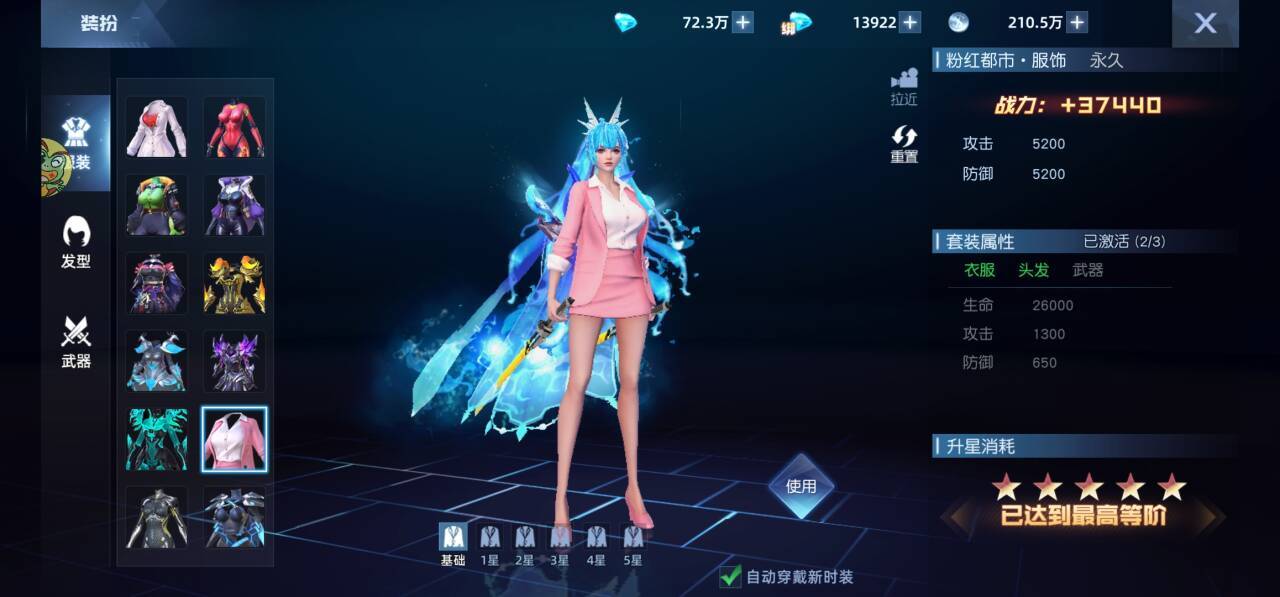Add bound diamonds via plus beside 13922
The width and height of the screenshot is (1280, 597).
coord(910,22)
